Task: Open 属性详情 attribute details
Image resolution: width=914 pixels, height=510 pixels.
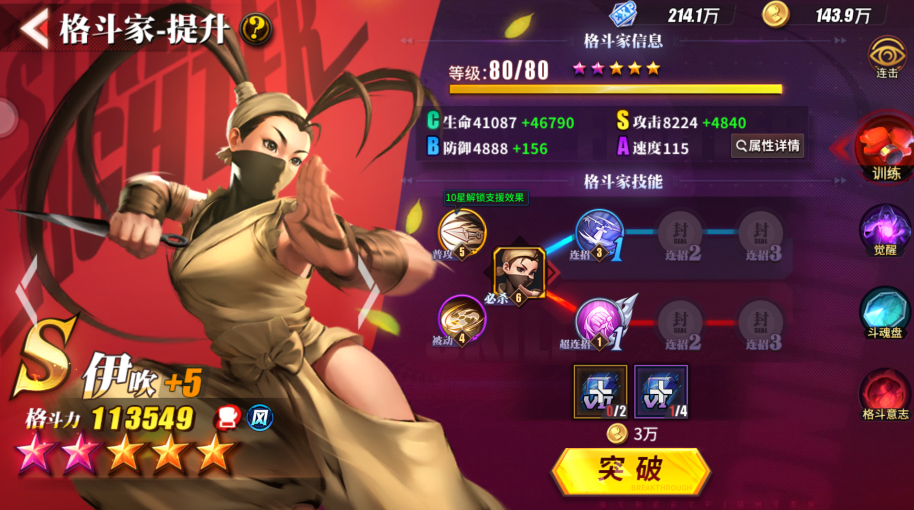Action: (767, 146)
